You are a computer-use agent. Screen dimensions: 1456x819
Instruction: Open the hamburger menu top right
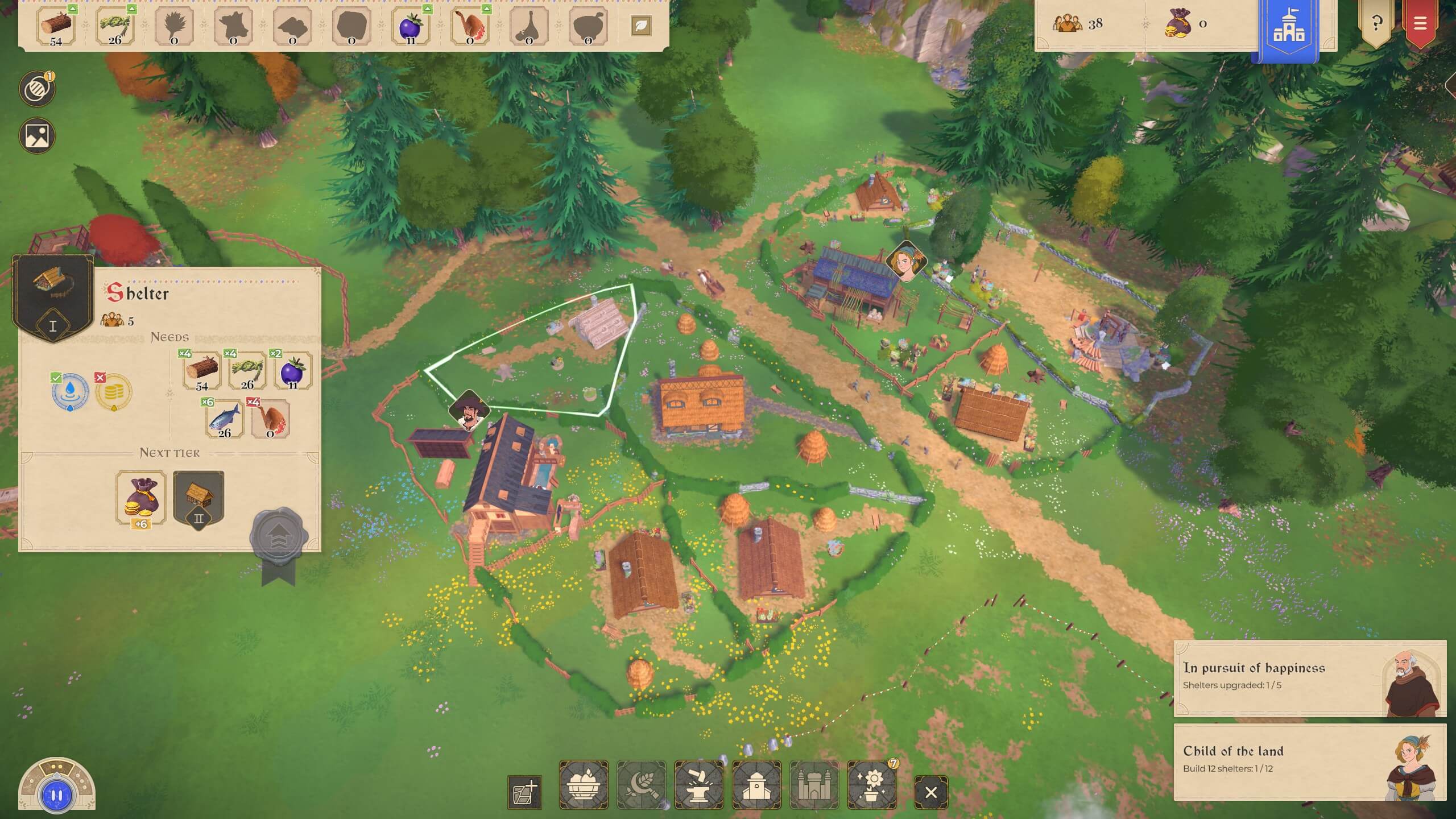[x=1420, y=24]
